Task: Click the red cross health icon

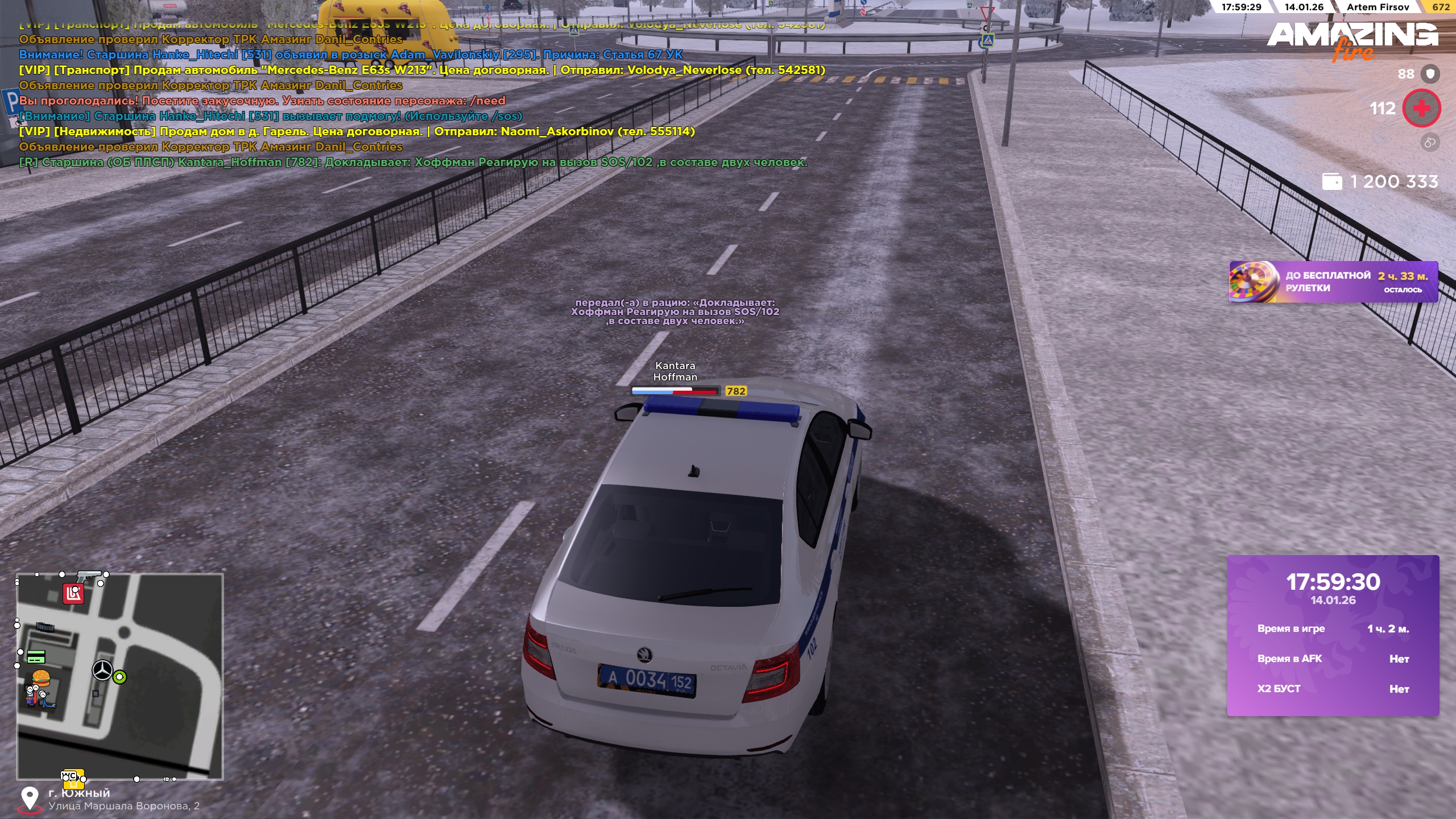Action: click(x=1421, y=108)
